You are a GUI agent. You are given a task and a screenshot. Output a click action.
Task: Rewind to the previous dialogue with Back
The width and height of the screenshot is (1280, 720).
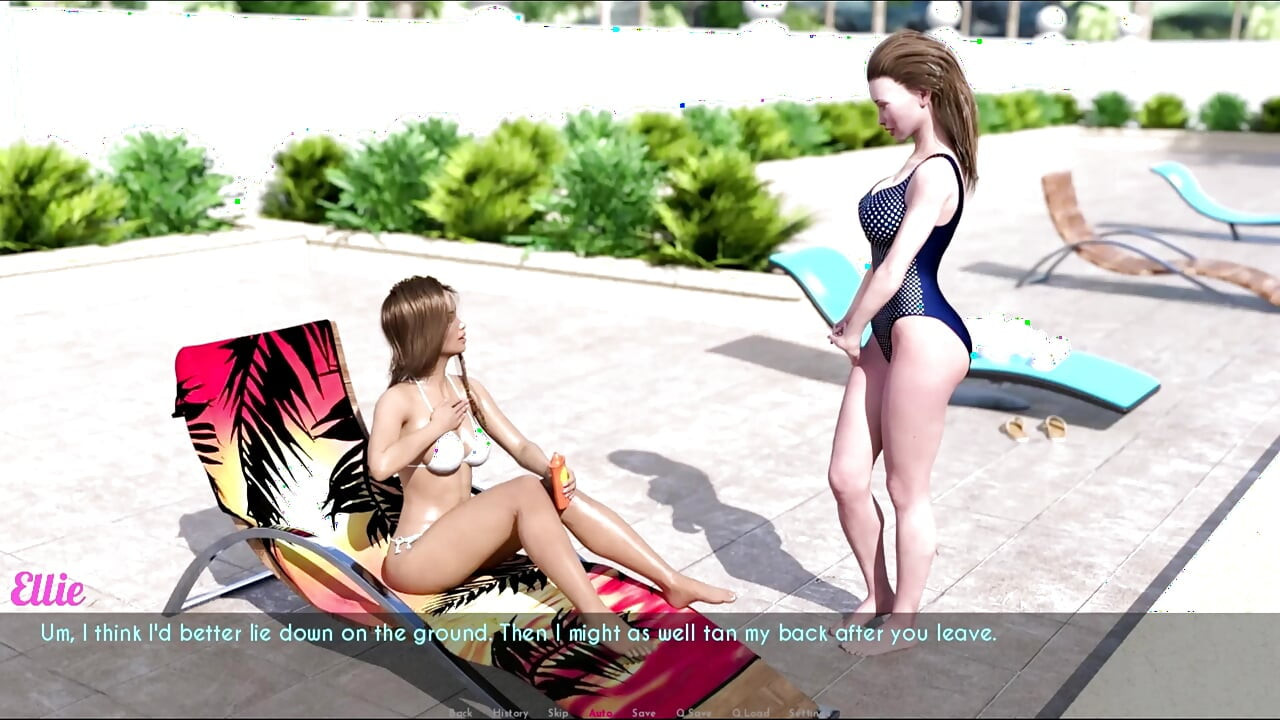coord(461,713)
